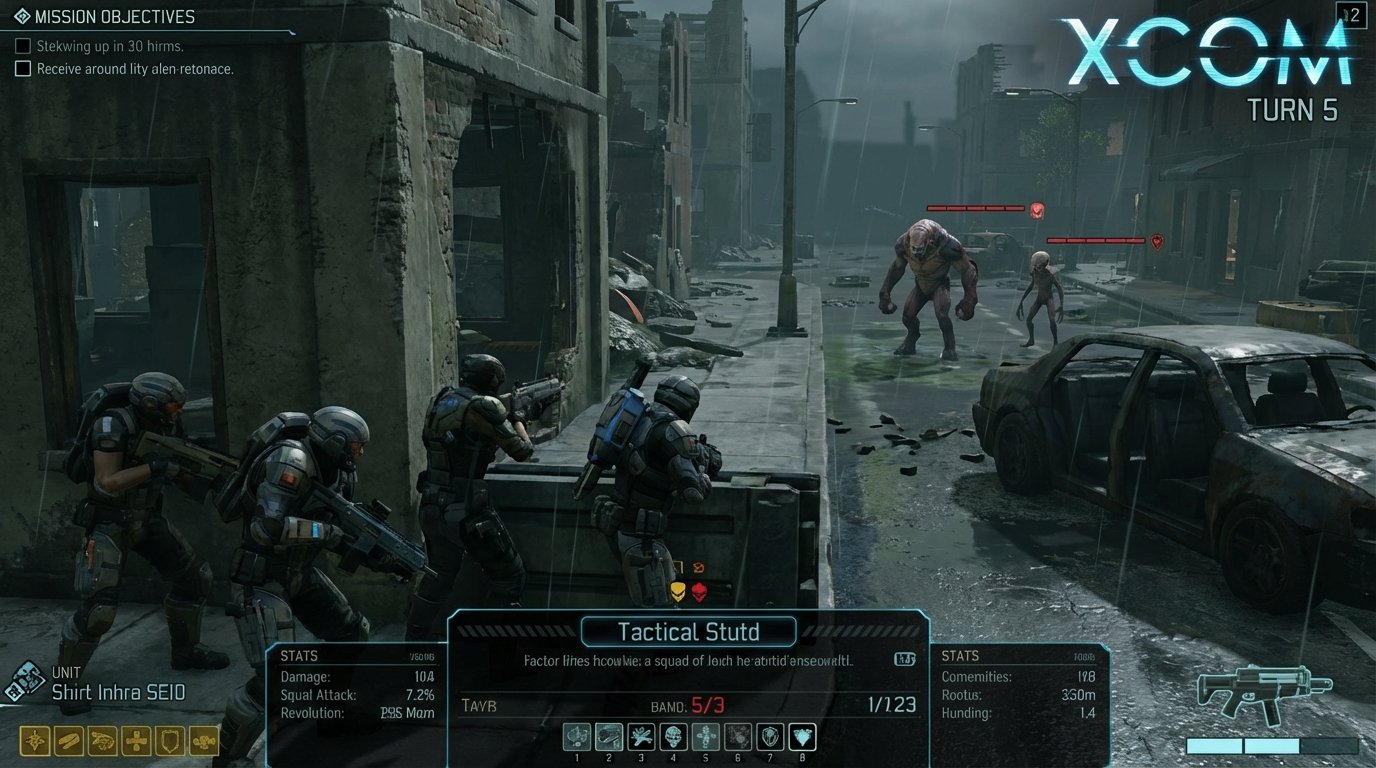Activate ability slot 2 in the action bar
1376x768 pixels.
pyautogui.click(x=609, y=738)
